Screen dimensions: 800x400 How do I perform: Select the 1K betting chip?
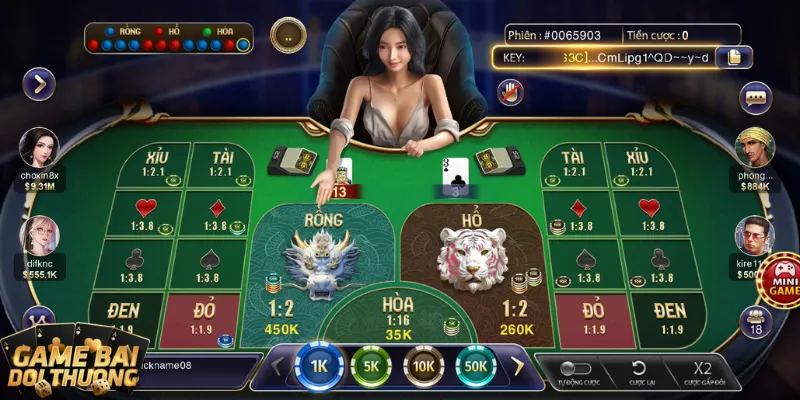coord(320,366)
